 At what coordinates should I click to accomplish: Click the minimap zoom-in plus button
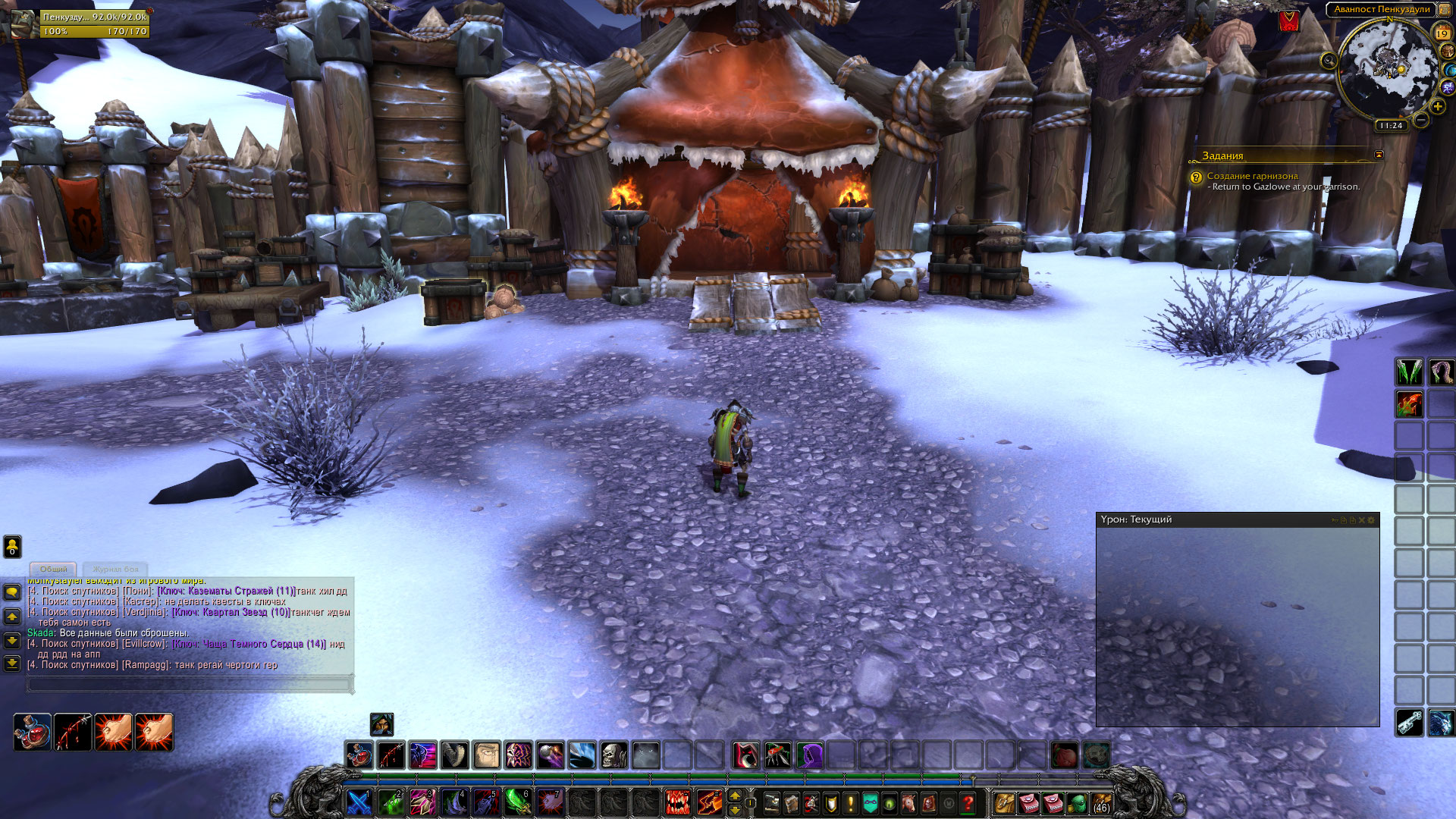[x=1437, y=107]
